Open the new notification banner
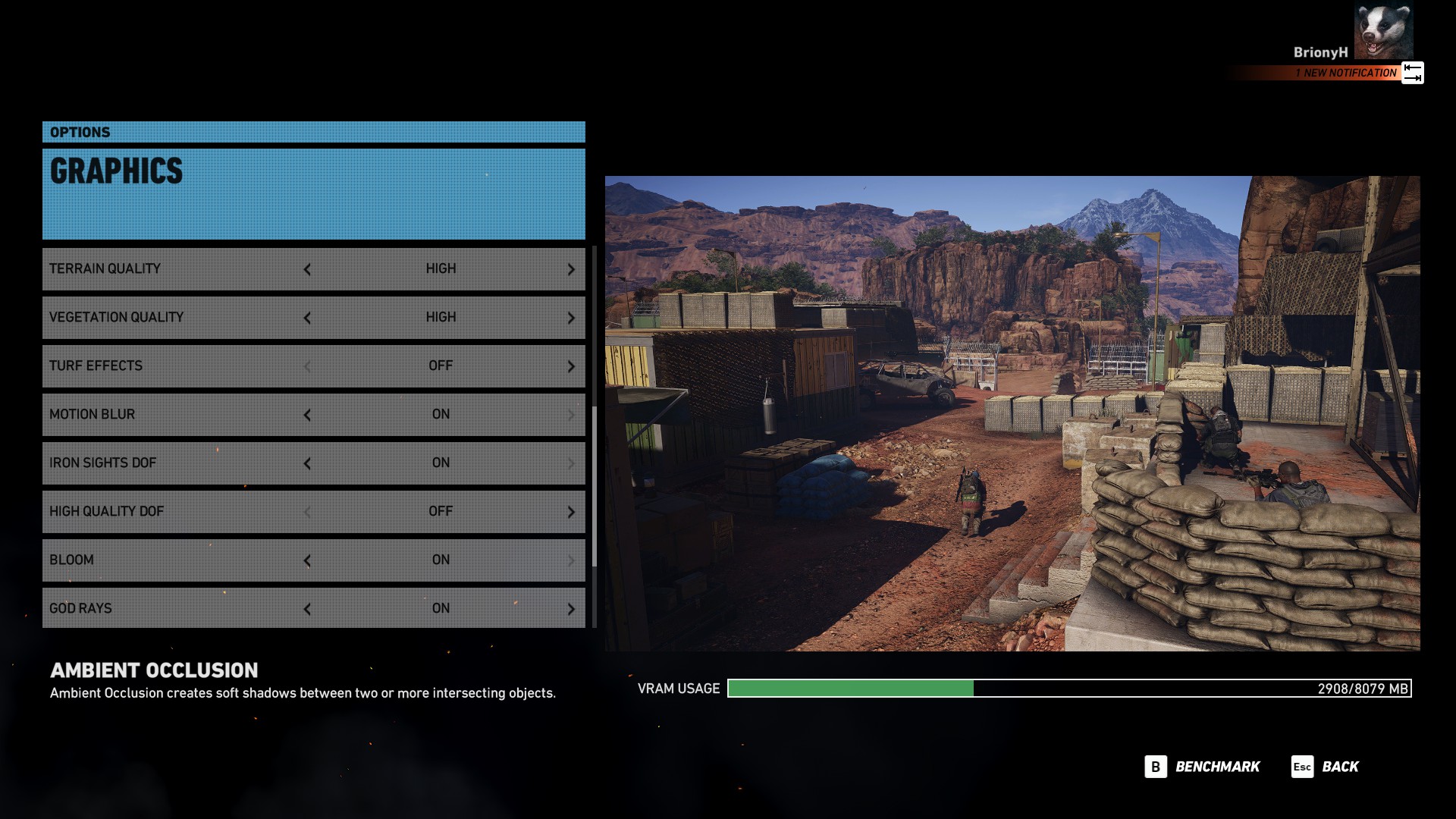 (x=1346, y=73)
